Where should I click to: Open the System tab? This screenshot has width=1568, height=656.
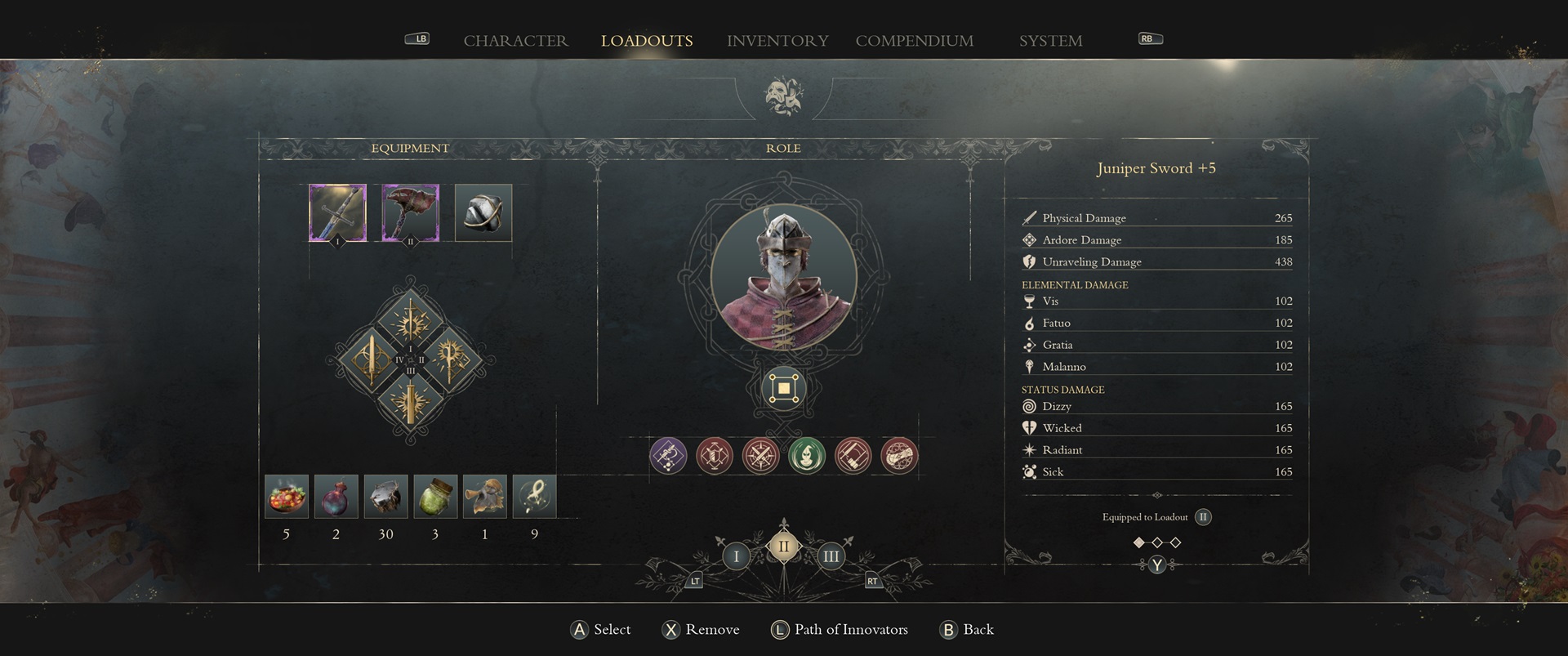(1050, 41)
